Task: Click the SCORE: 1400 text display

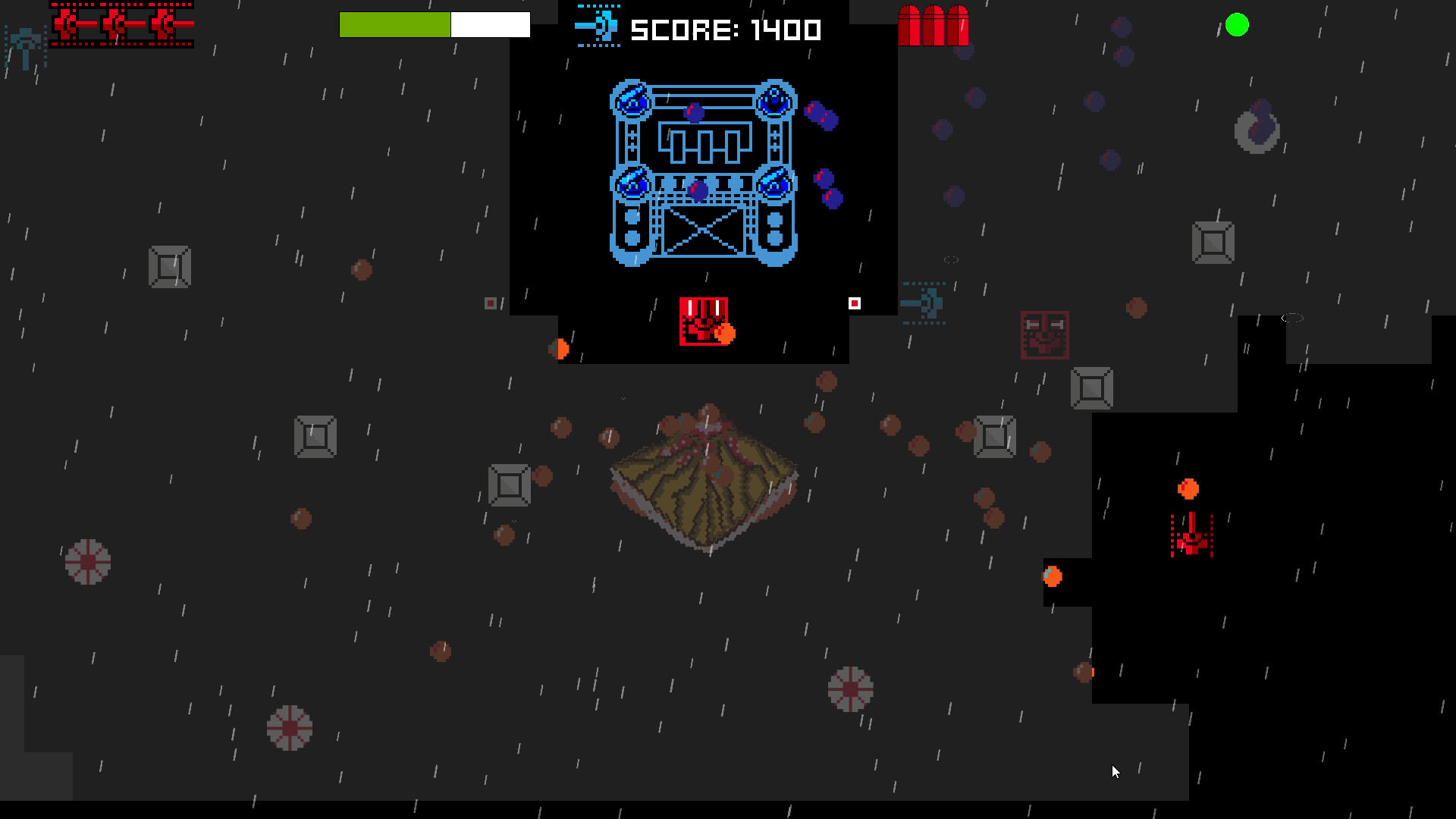Action: pyautogui.click(x=726, y=29)
